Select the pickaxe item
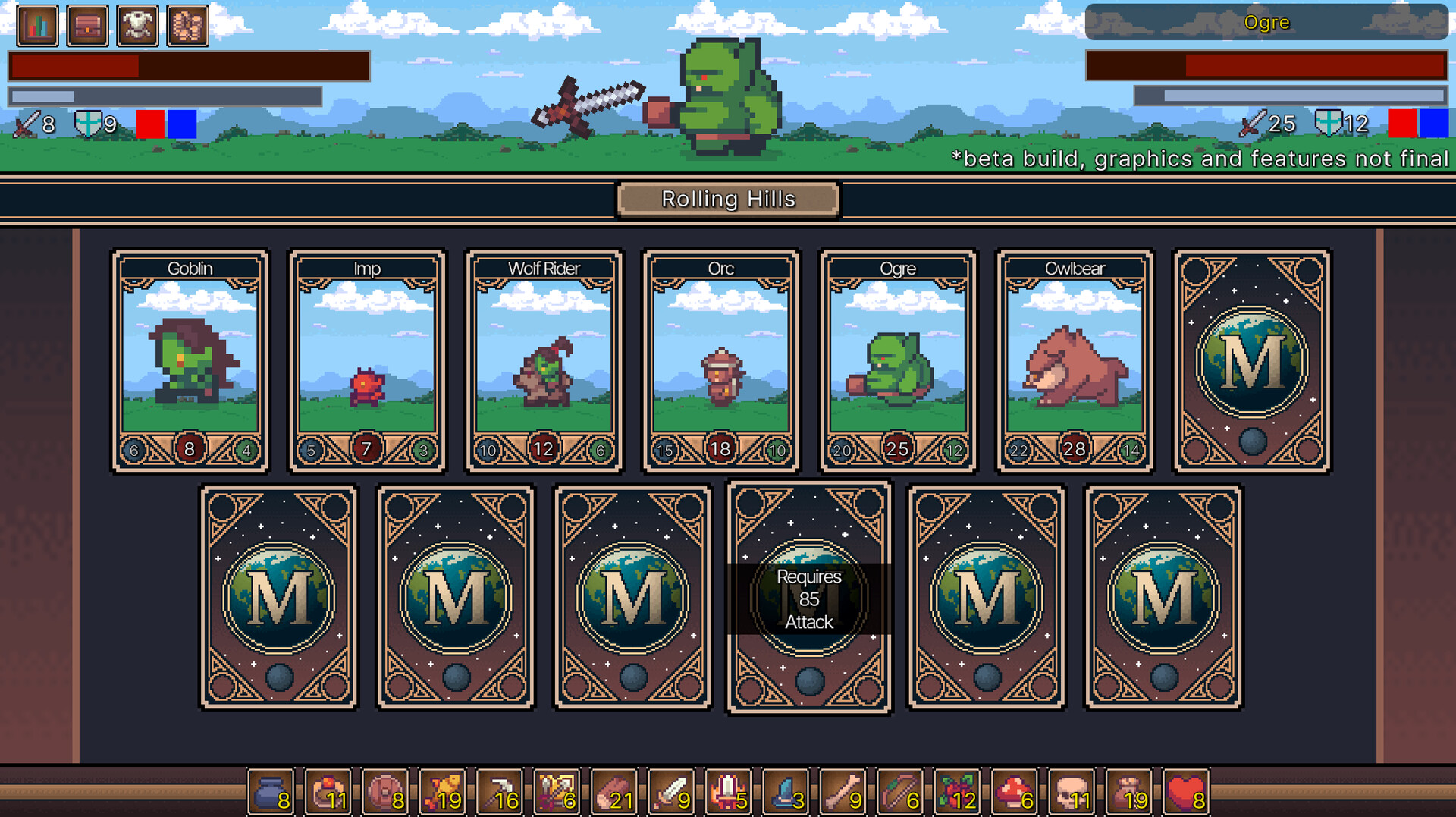The width and height of the screenshot is (1456, 817). tap(500, 789)
